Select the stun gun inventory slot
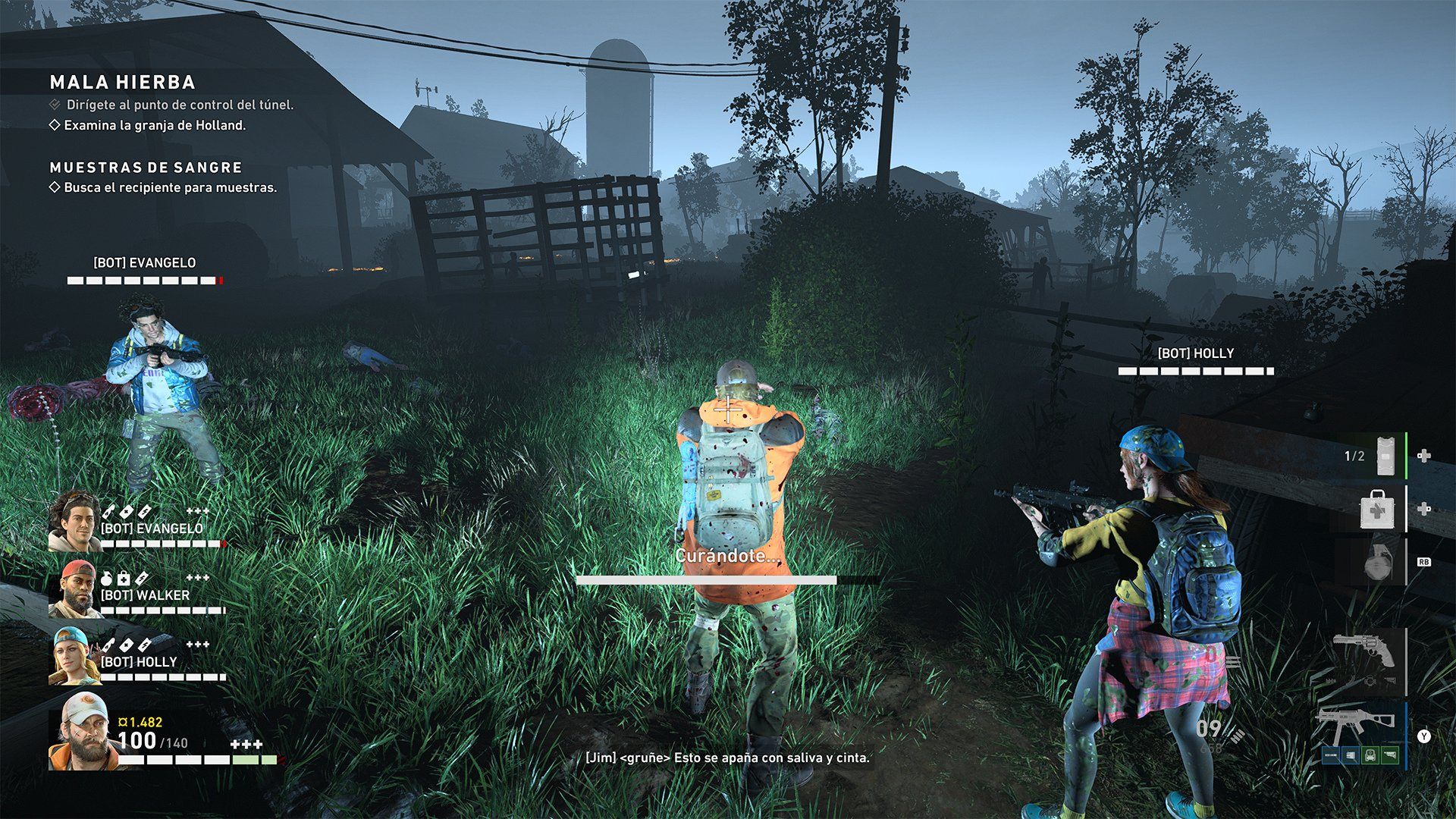Image resolution: width=1456 pixels, height=819 pixels. (x=1385, y=456)
